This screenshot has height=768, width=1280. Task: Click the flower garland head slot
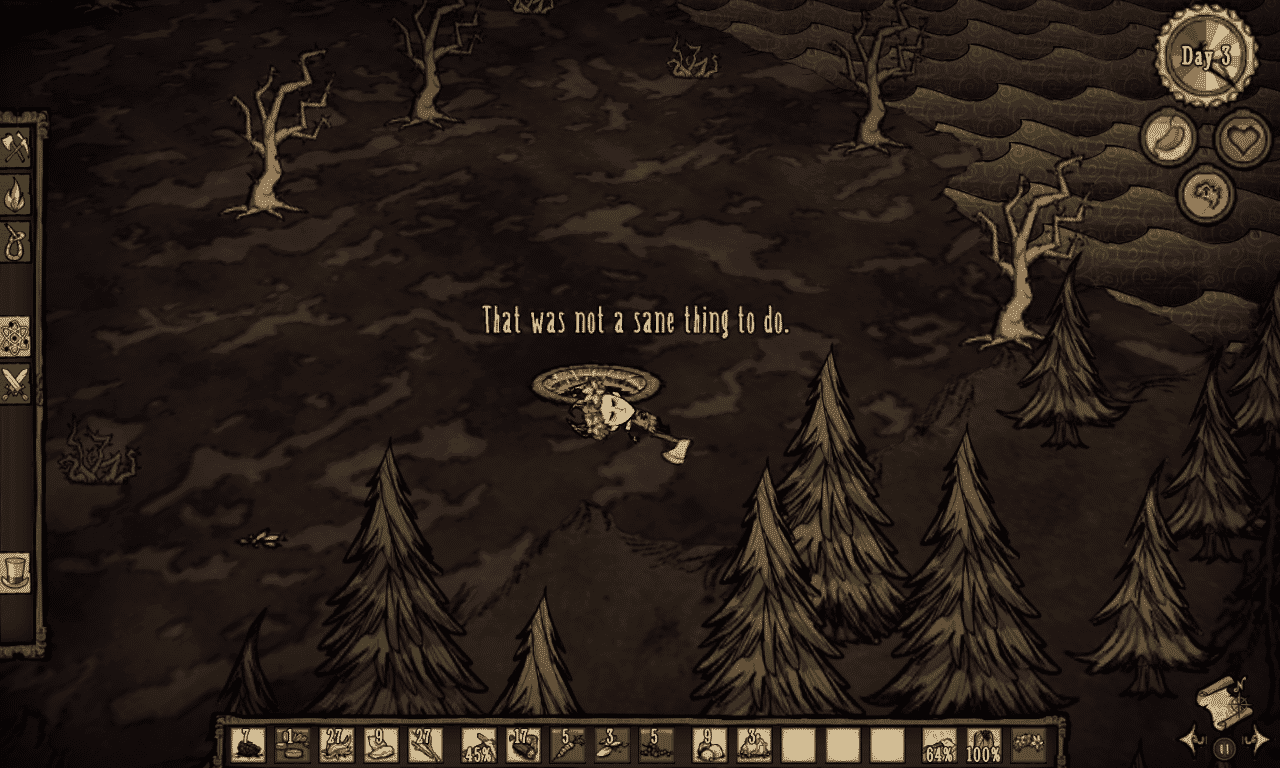click(x=1029, y=745)
